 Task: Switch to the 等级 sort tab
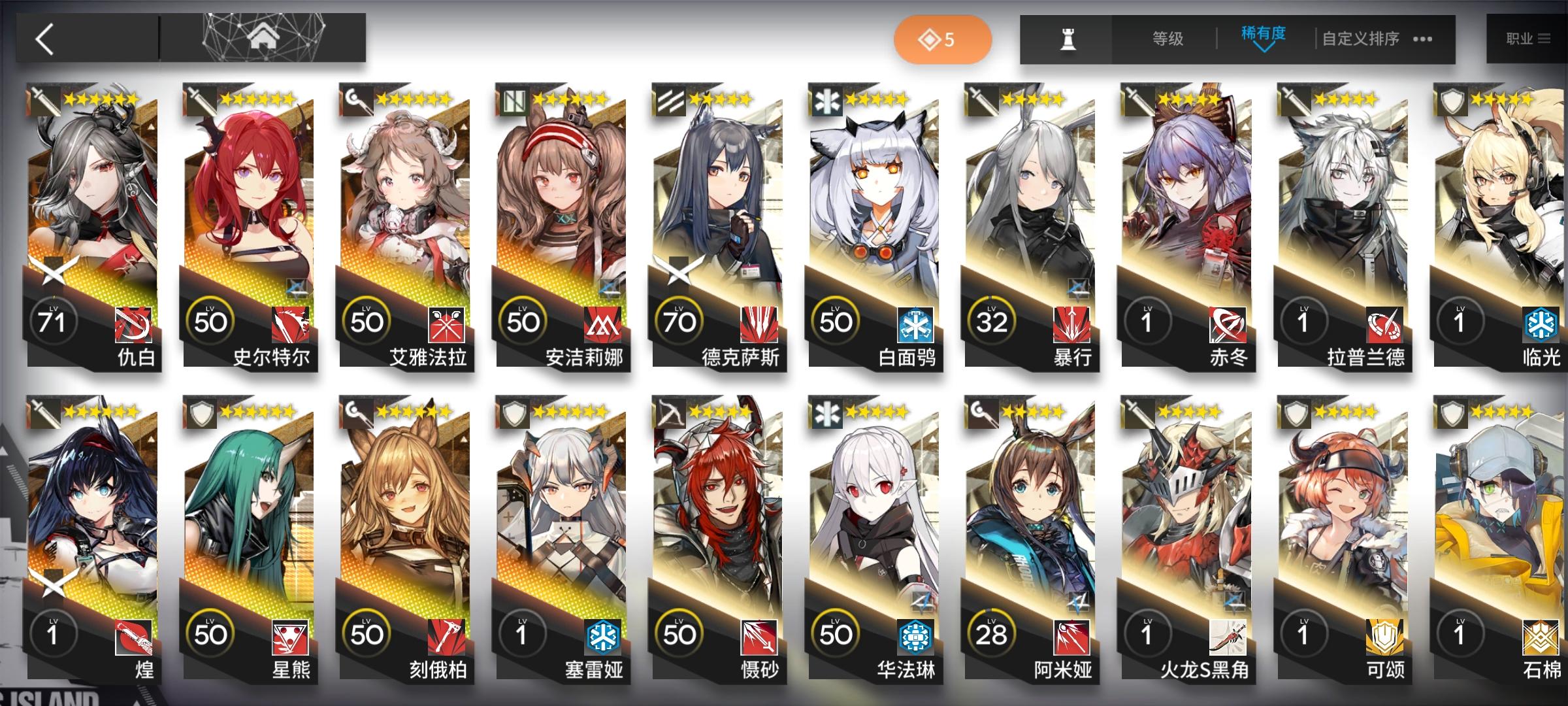(x=1166, y=39)
